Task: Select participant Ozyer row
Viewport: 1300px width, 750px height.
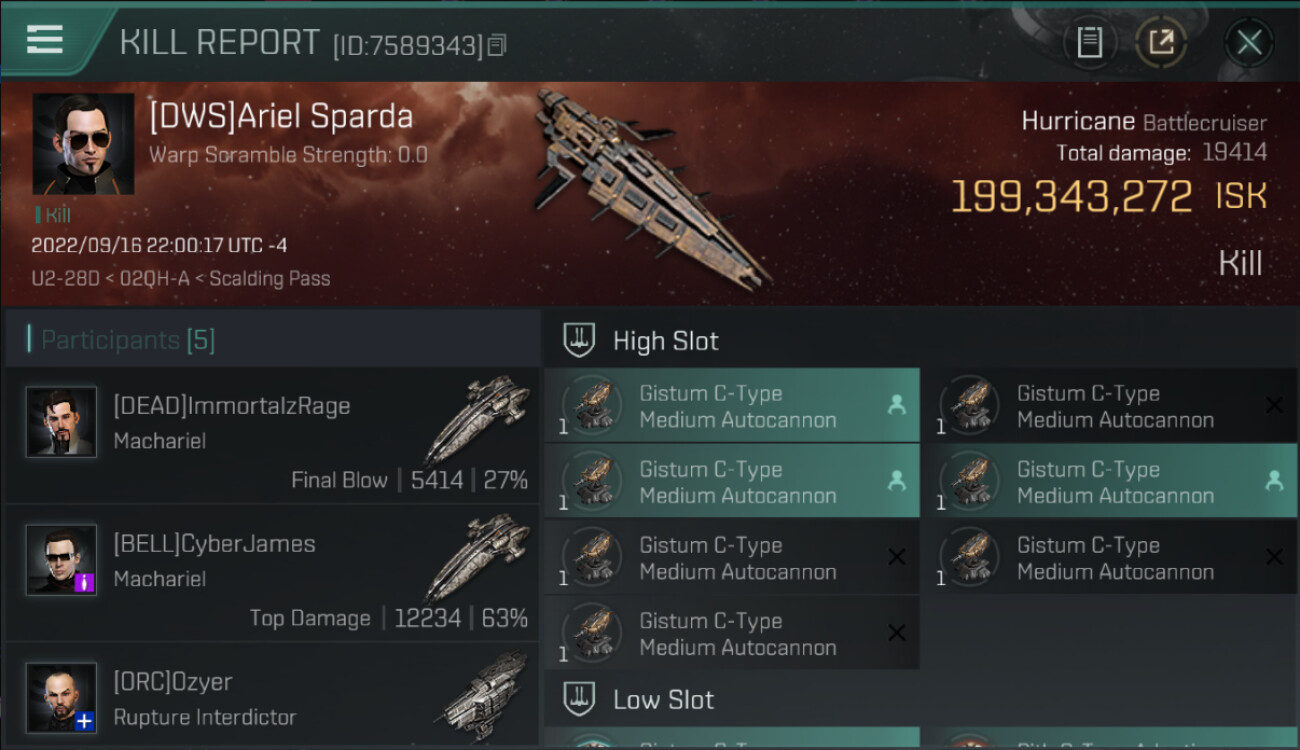Action: pos(272,698)
